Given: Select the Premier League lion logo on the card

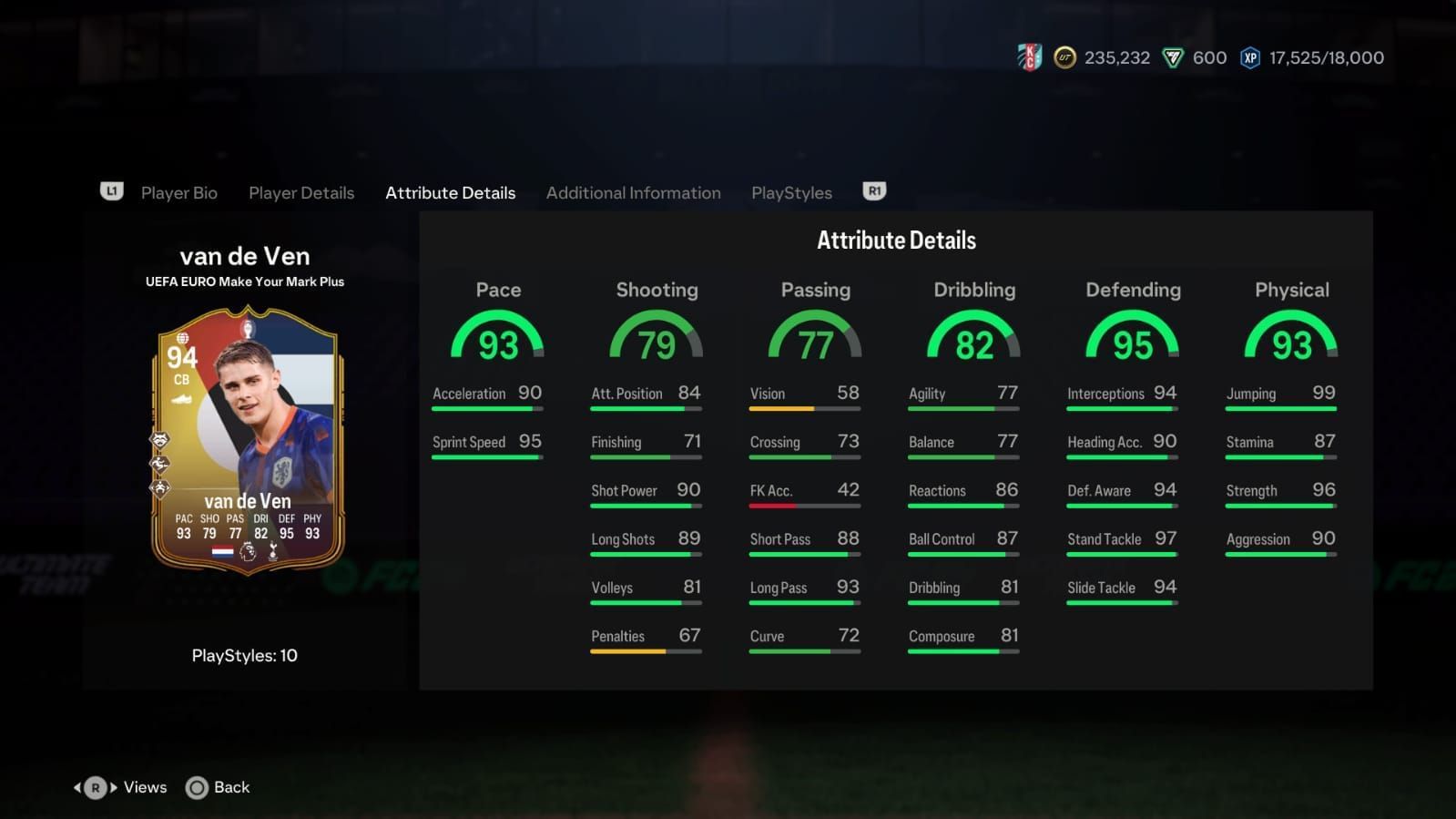Looking at the screenshot, I should click(x=248, y=553).
